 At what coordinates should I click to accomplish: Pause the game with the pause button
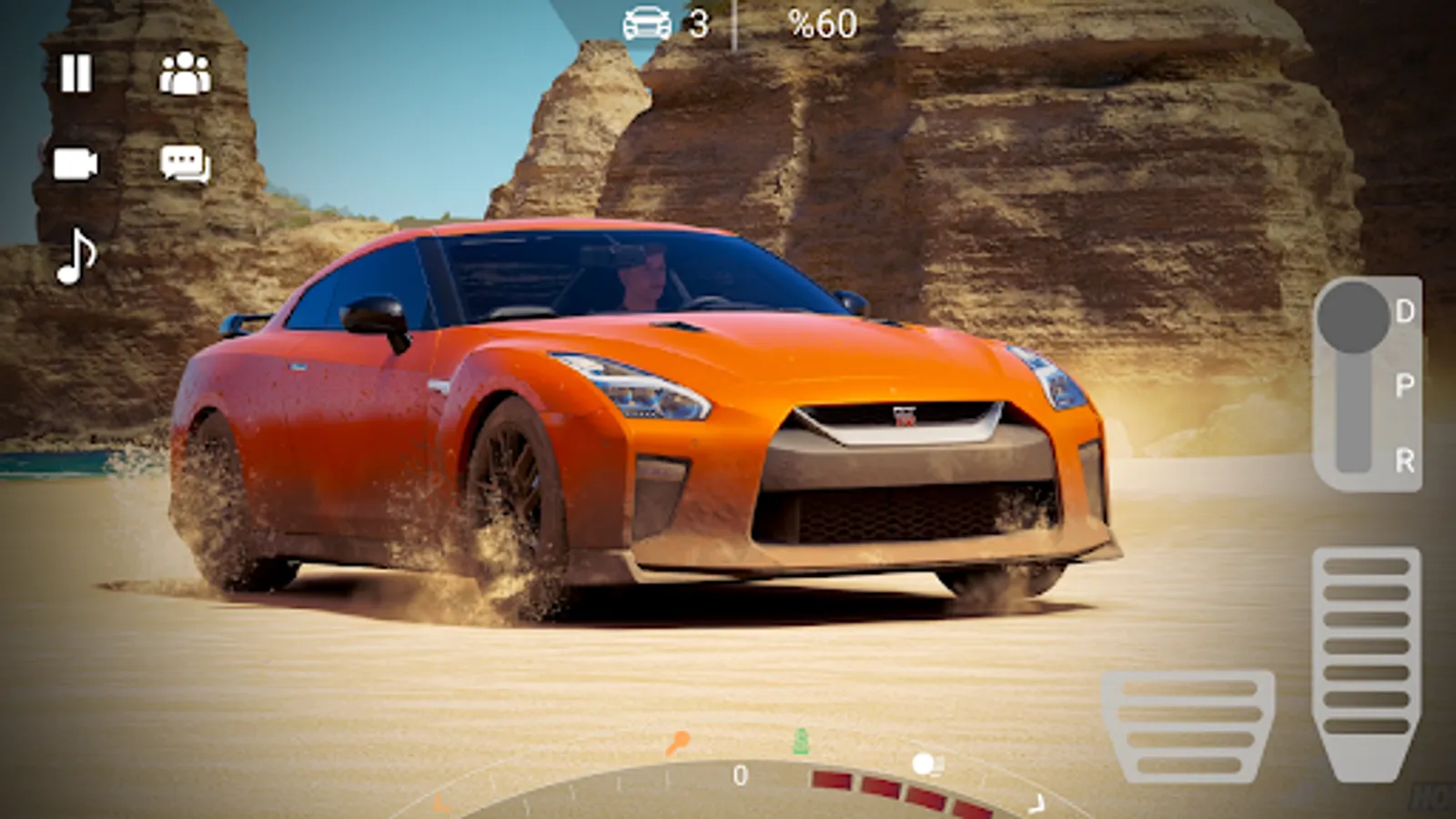(76, 73)
